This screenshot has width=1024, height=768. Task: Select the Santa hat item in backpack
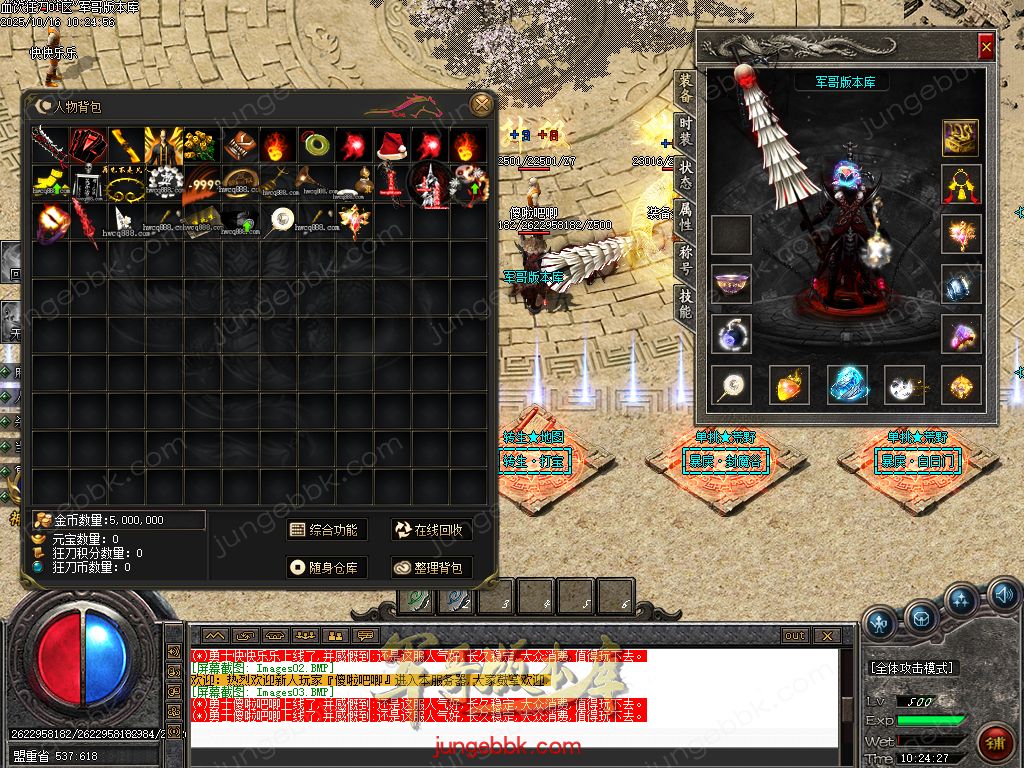392,146
